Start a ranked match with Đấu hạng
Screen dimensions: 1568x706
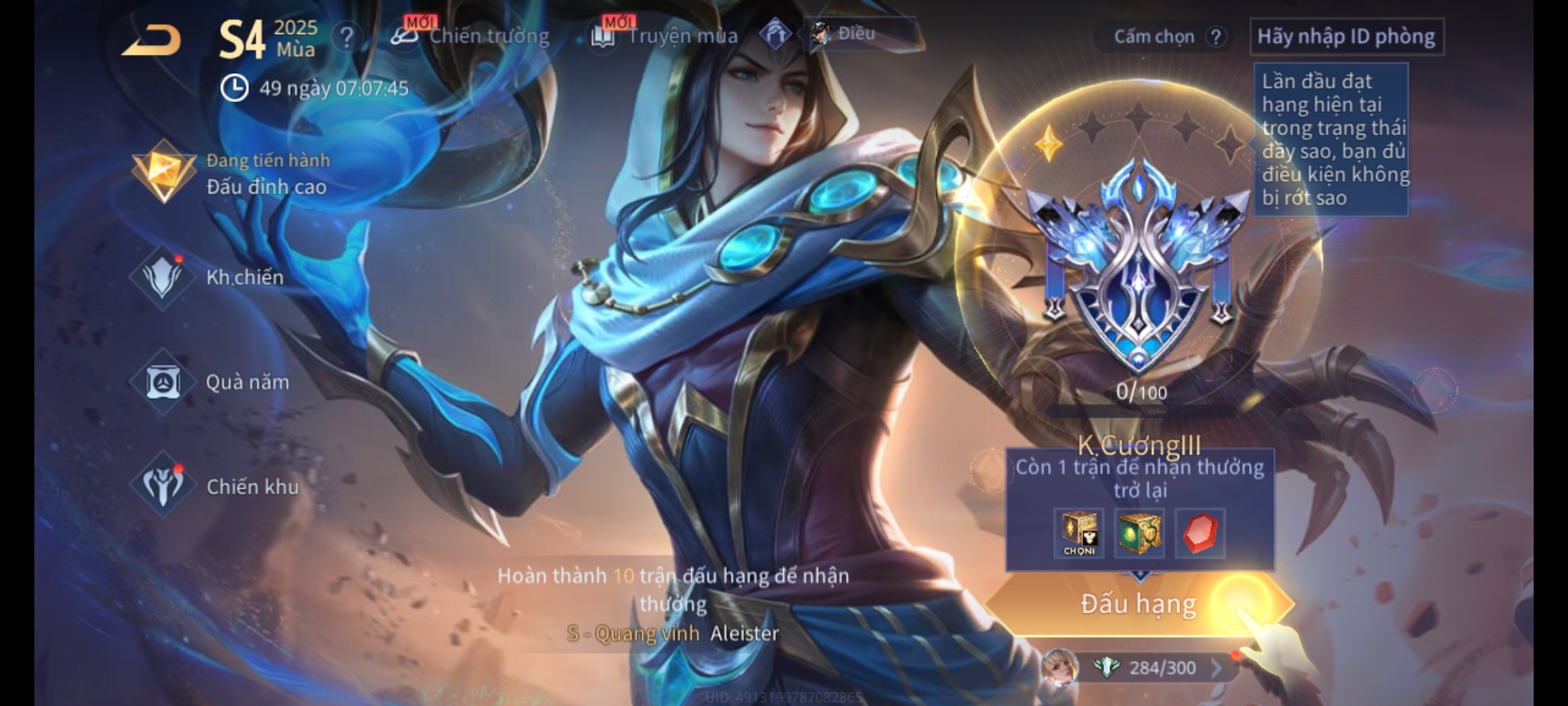(1138, 604)
